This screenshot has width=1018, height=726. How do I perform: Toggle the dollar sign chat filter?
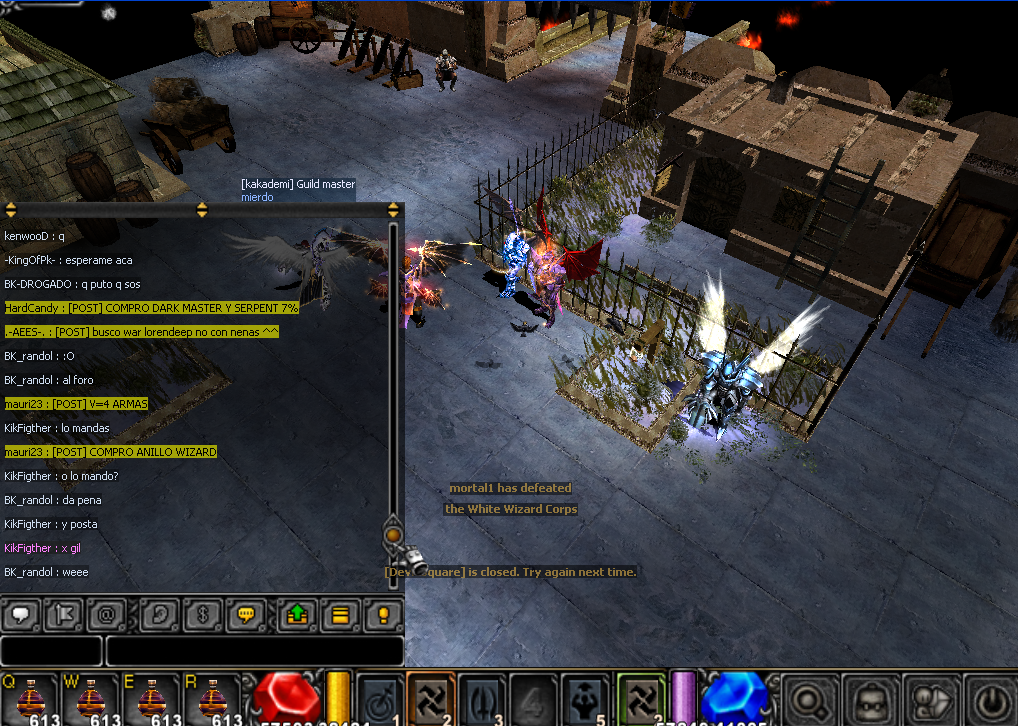pyautogui.click(x=201, y=614)
